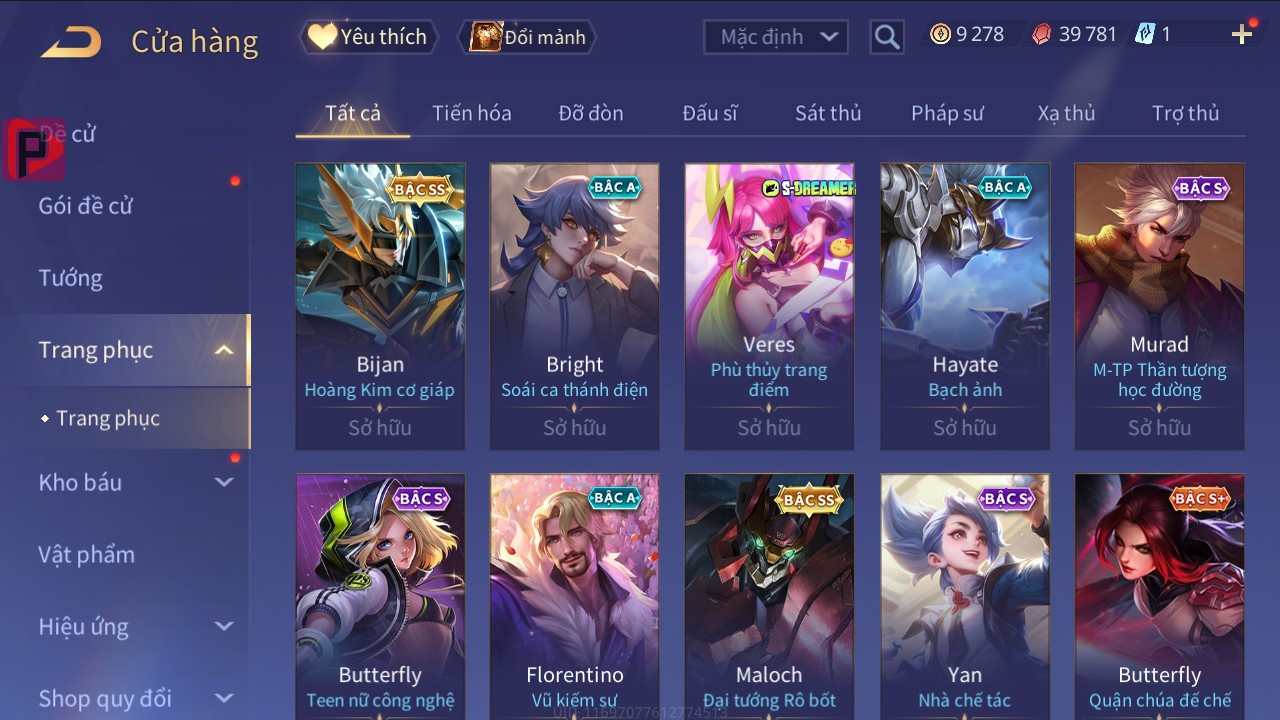Screen dimensions: 1280x720
Task: Switch to the Tiến hóa tab
Action: coord(471,113)
